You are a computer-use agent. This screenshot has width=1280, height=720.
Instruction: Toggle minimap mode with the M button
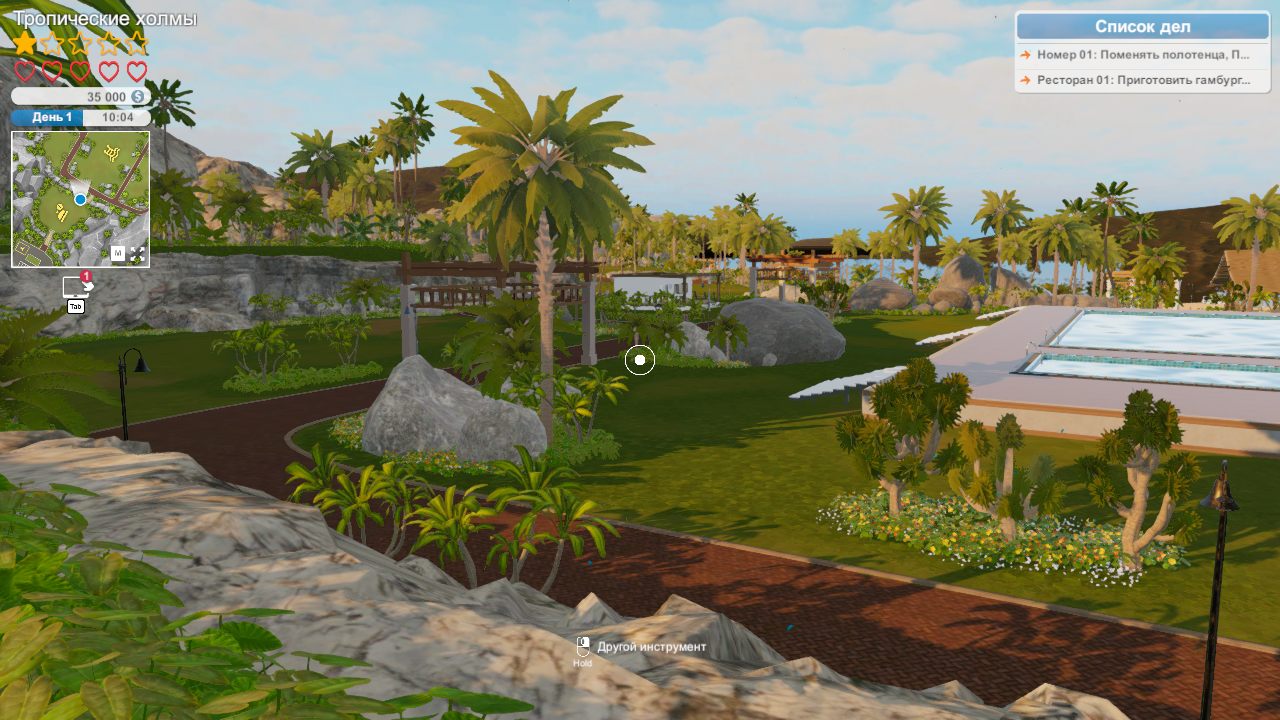pyautogui.click(x=118, y=252)
